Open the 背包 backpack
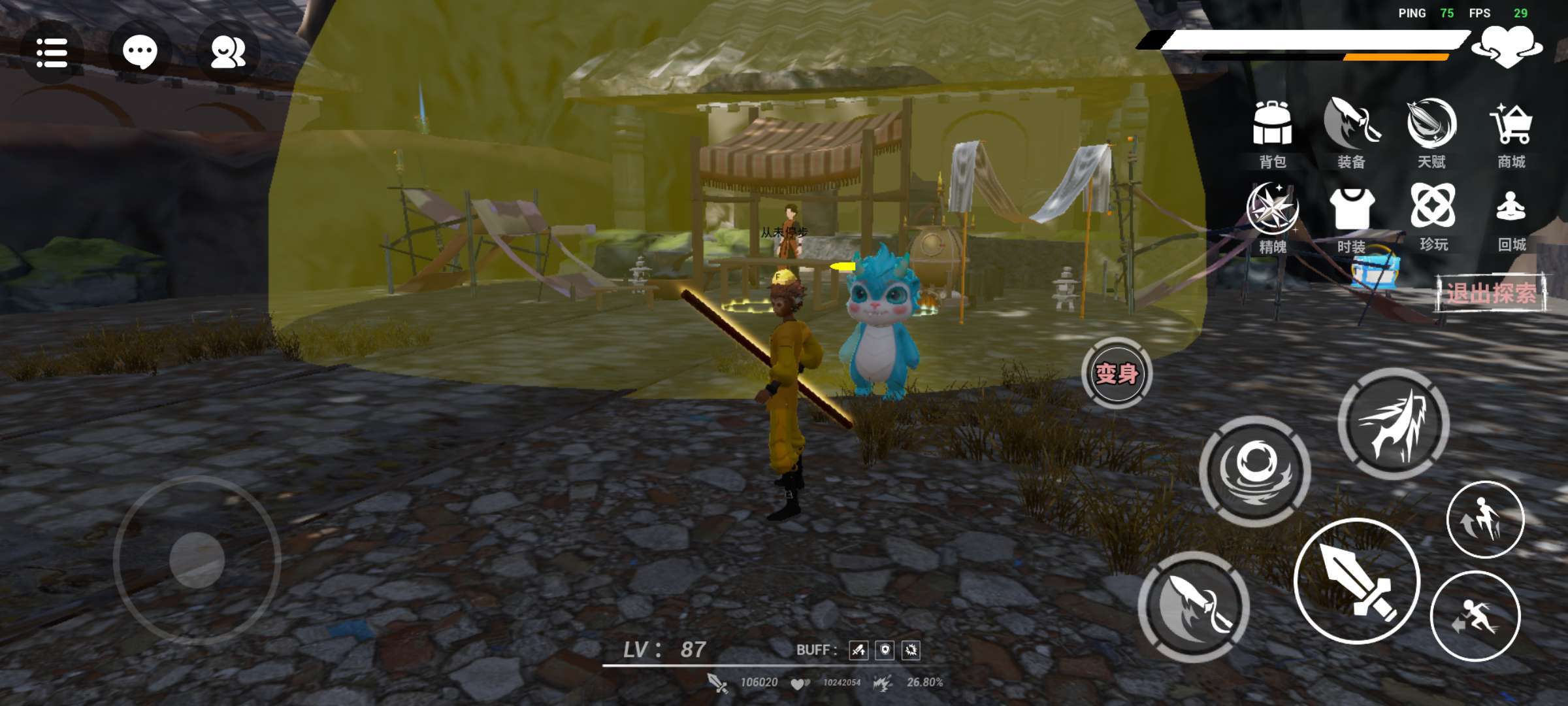This screenshot has width=1568, height=706. (x=1272, y=133)
